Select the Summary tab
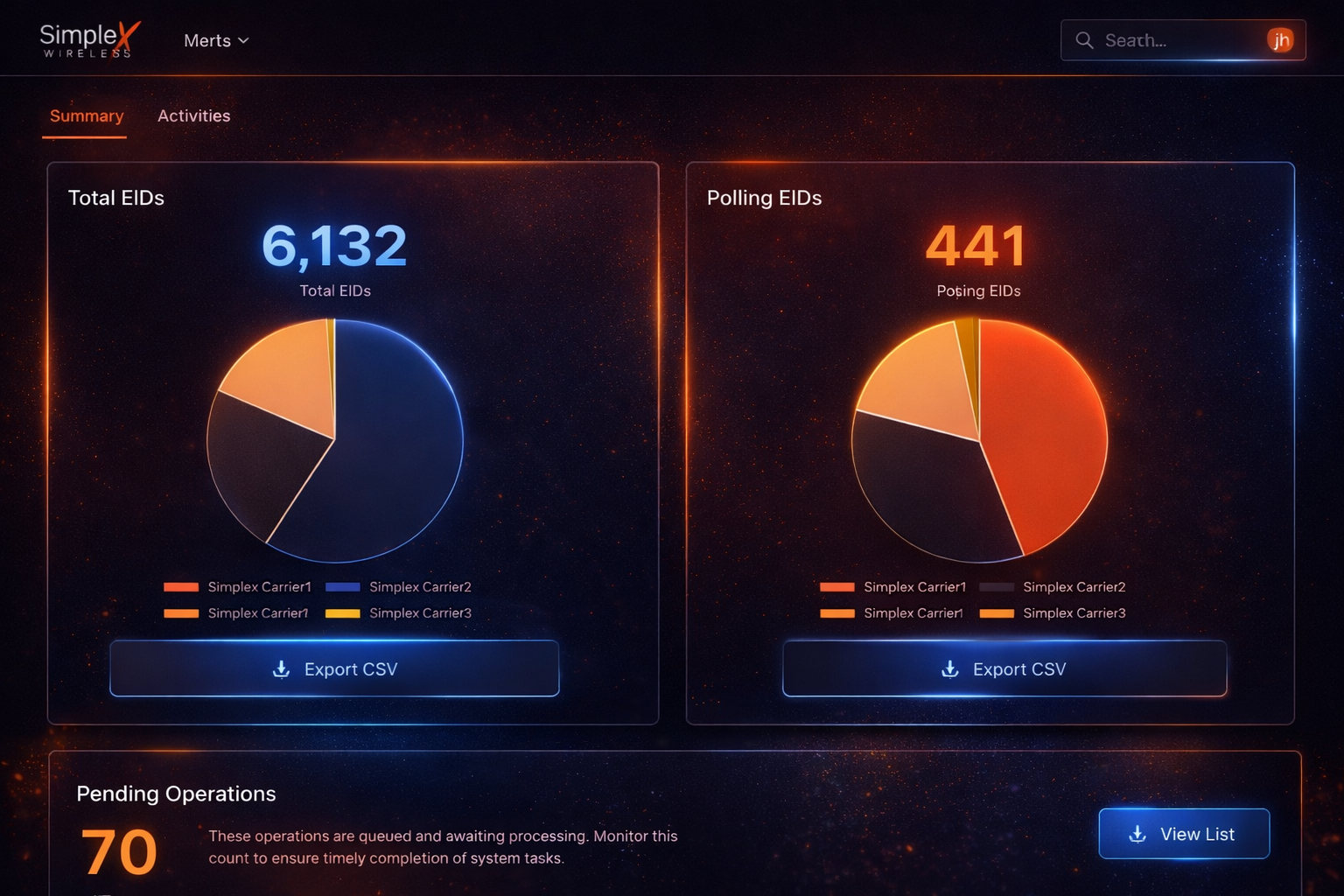The width and height of the screenshot is (1344, 896). coord(85,115)
